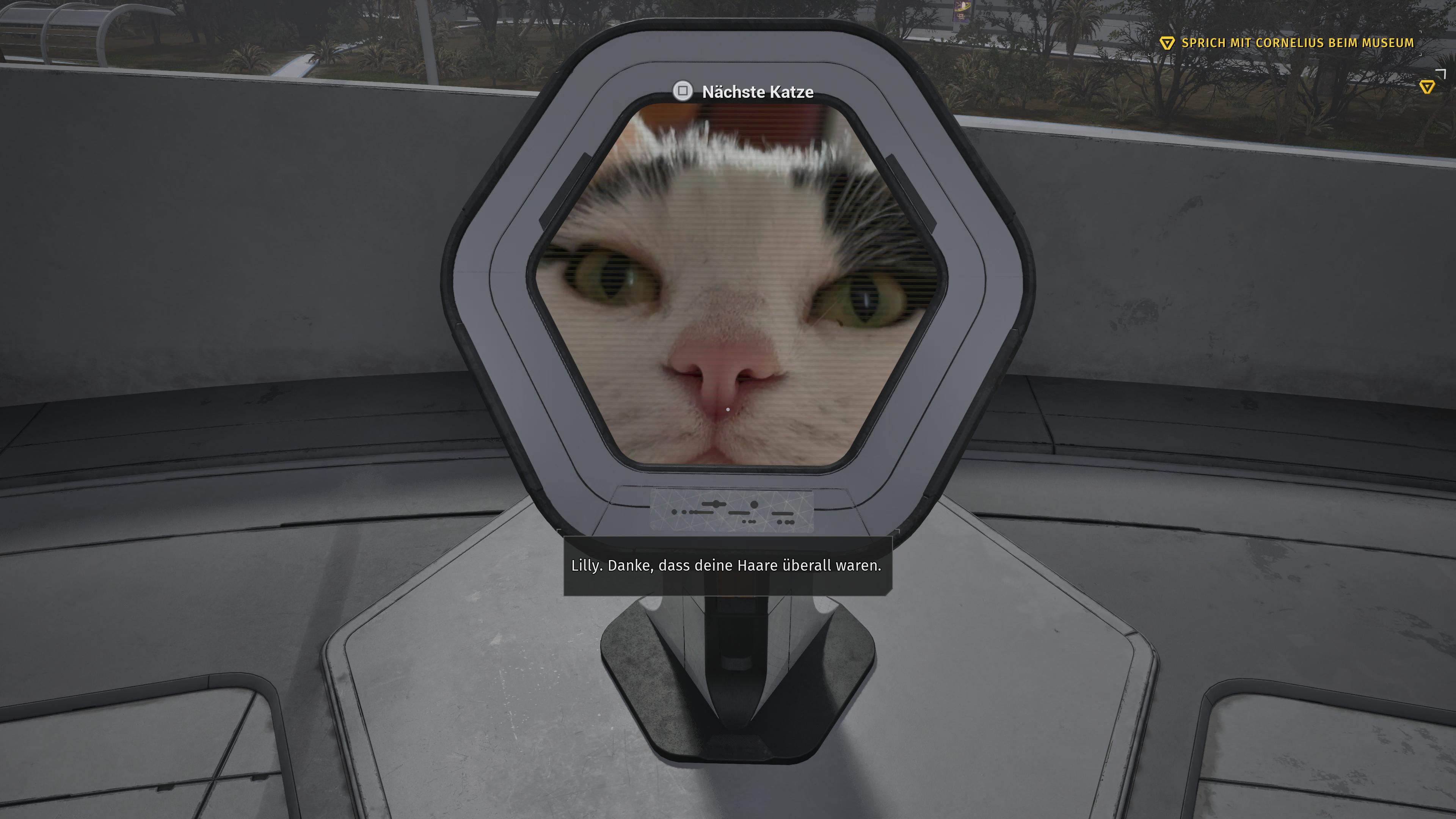Click the subtitle line Lilly. Danke, dass deine Haare
This screenshot has width=1456, height=819.
pyautogui.click(x=726, y=565)
